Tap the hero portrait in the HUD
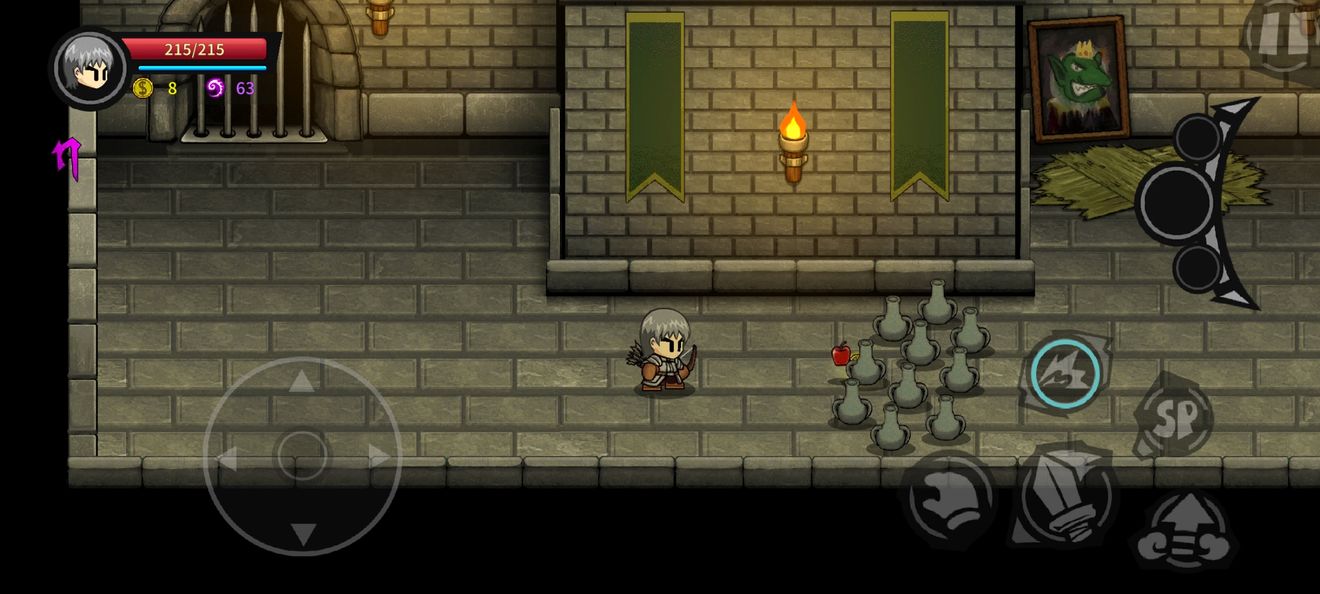 (x=89, y=66)
